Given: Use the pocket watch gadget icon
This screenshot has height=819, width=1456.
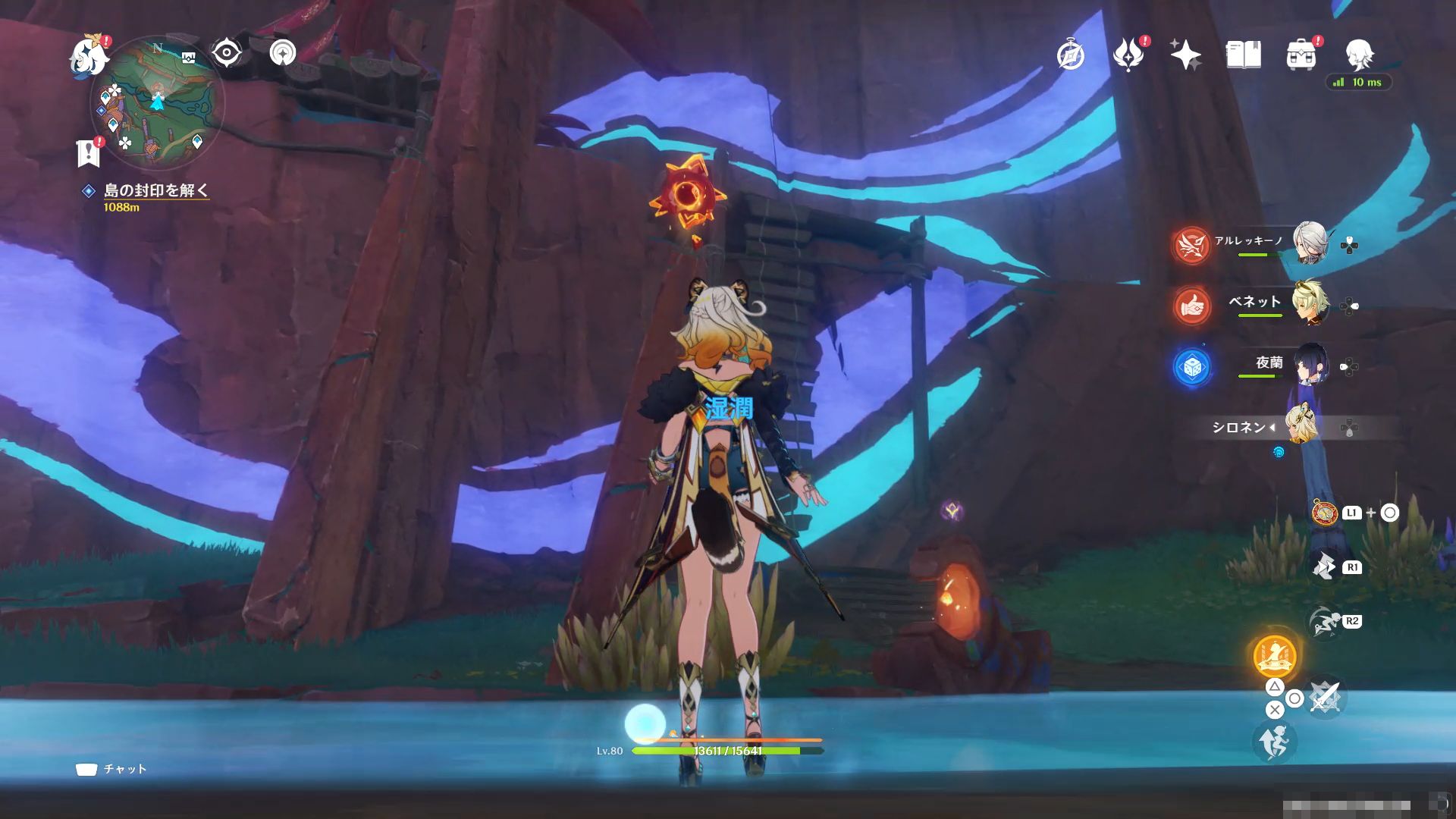Looking at the screenshot, I should pyautogui.click(x=1324, y=513).
